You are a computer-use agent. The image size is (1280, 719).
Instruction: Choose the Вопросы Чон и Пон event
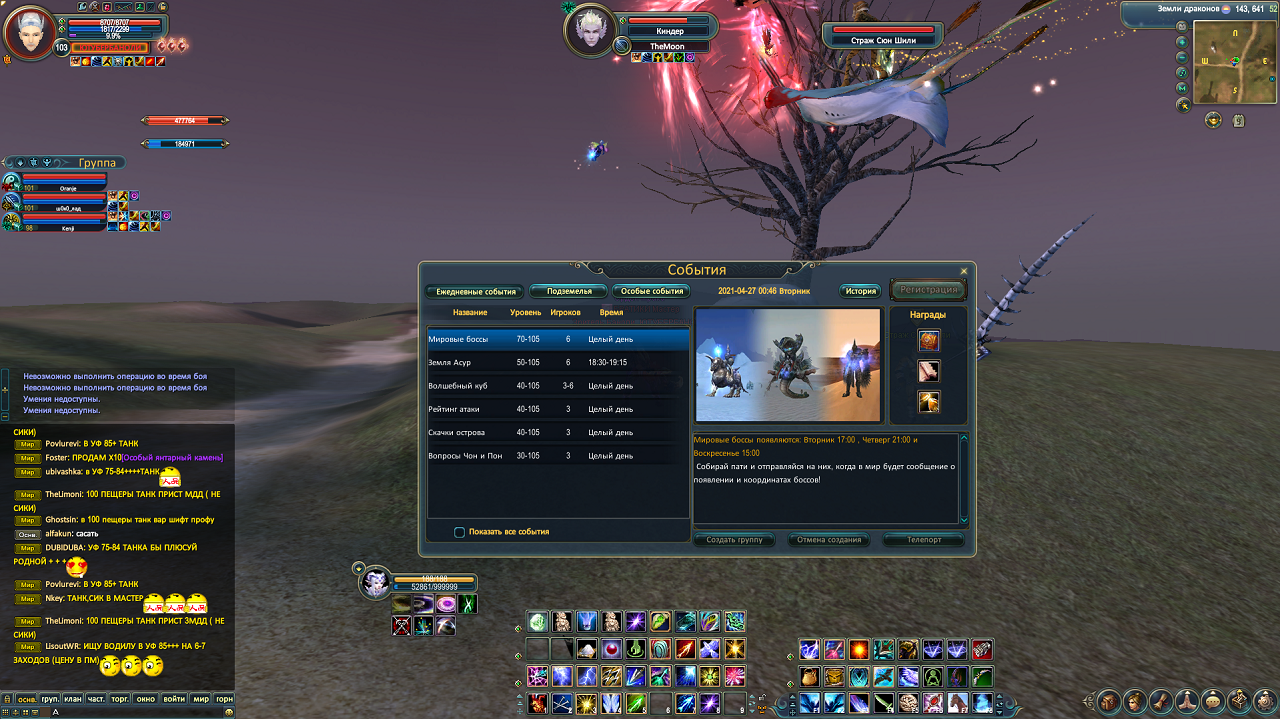coord(558,456)
